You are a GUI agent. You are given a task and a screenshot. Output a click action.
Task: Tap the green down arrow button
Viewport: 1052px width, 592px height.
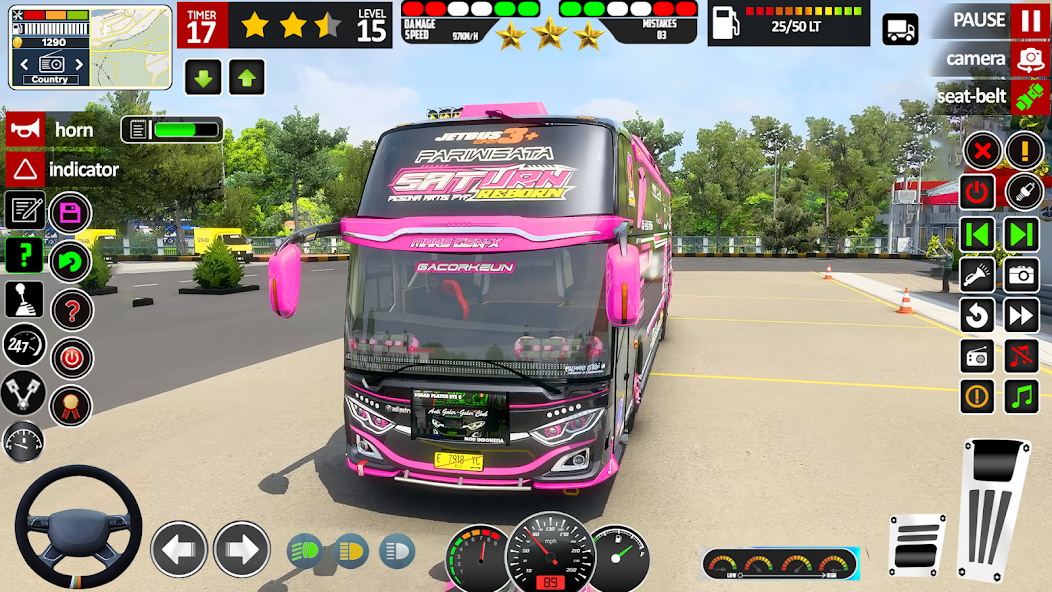coord(203,76)
